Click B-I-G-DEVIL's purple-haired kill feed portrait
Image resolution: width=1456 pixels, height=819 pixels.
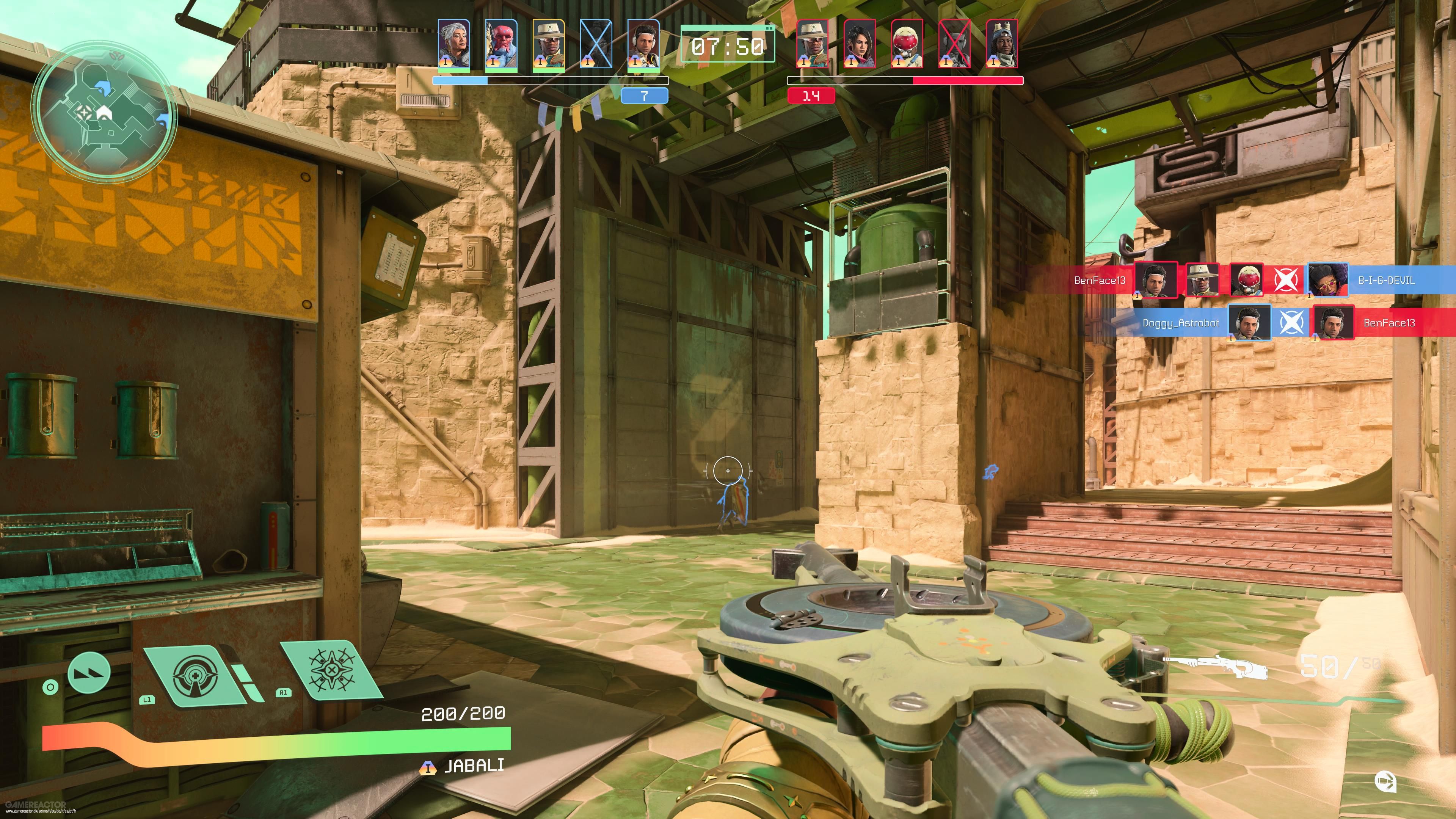(x=1327, y=280)
